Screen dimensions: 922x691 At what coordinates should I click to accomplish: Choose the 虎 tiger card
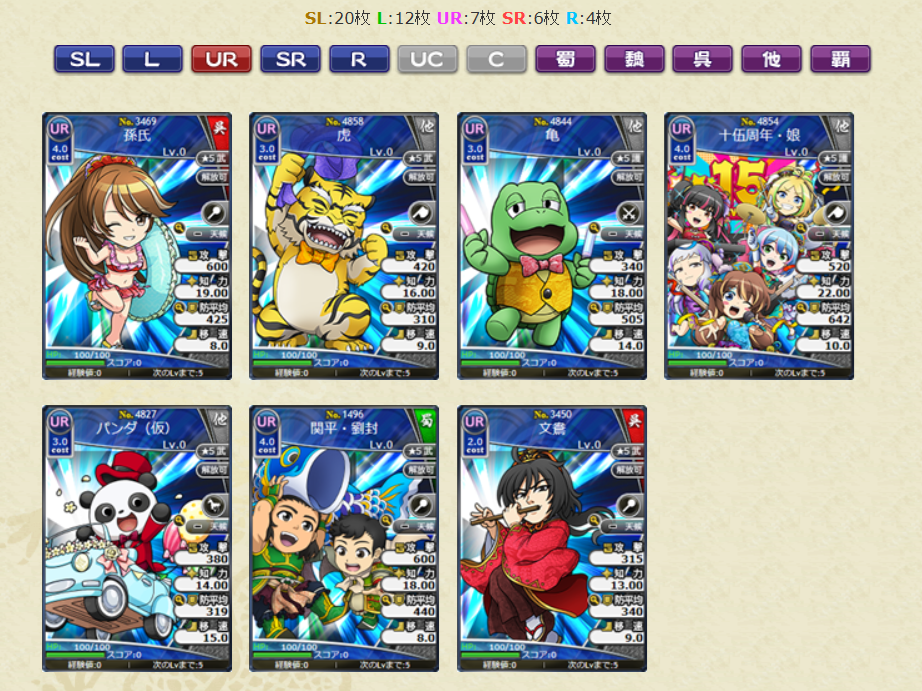[x=344, y=246]
